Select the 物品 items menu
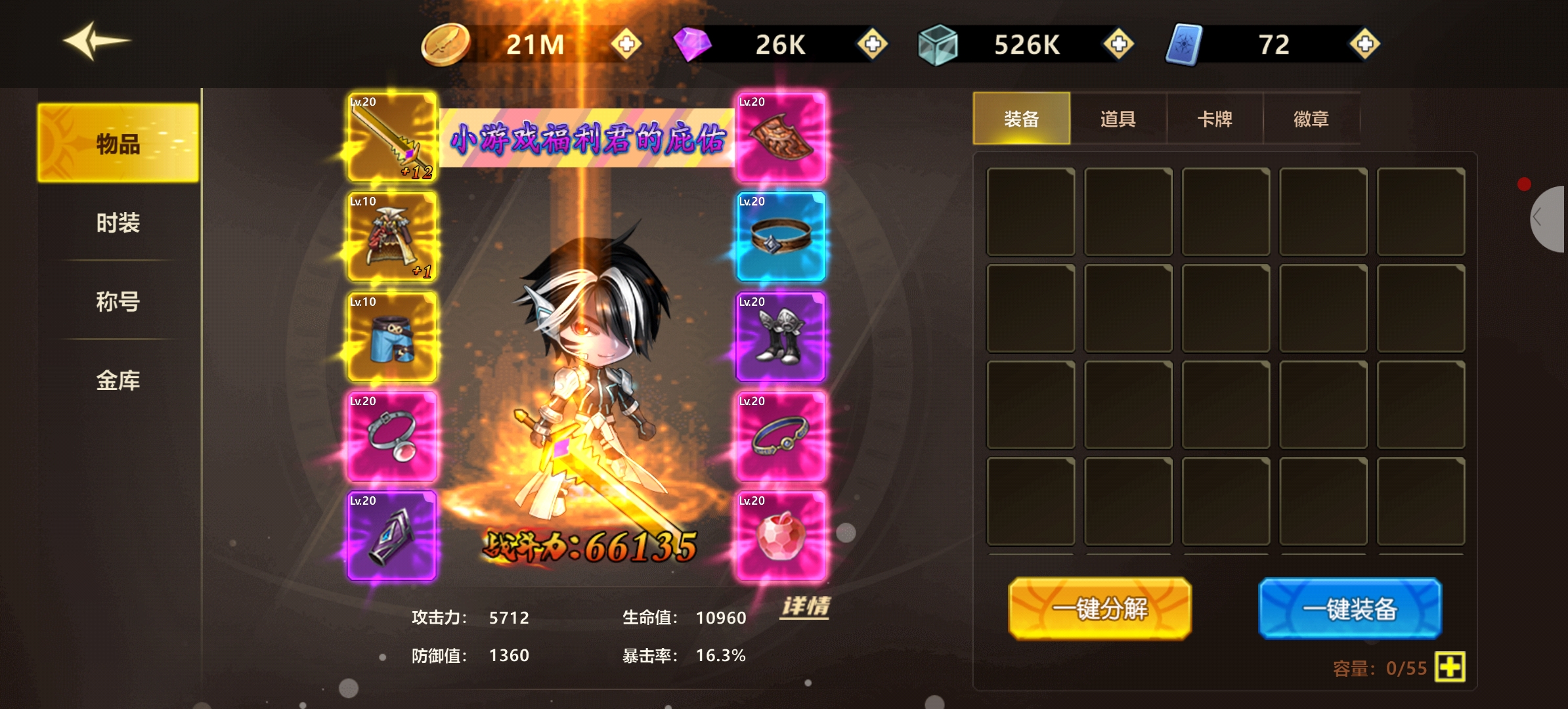This screenshot has width=1568, height=709. tap(118, 143)
